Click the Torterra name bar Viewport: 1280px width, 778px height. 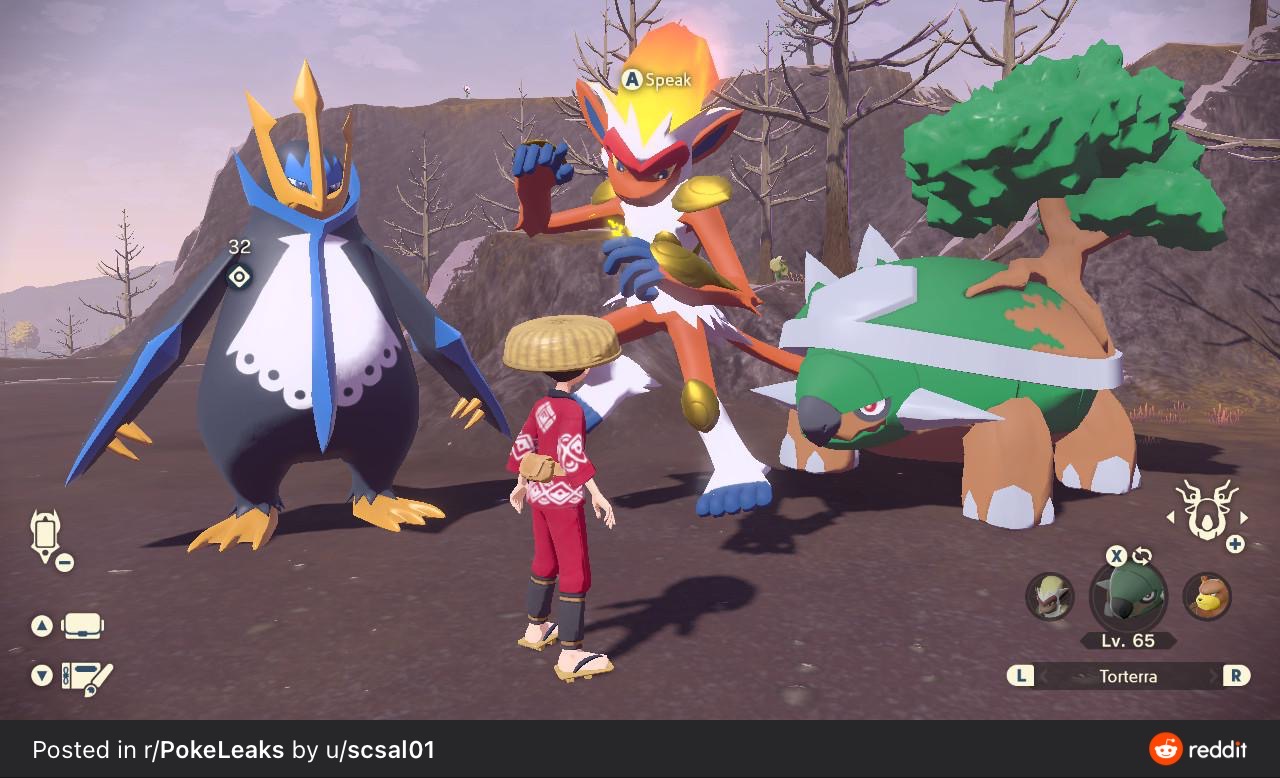1128,677
